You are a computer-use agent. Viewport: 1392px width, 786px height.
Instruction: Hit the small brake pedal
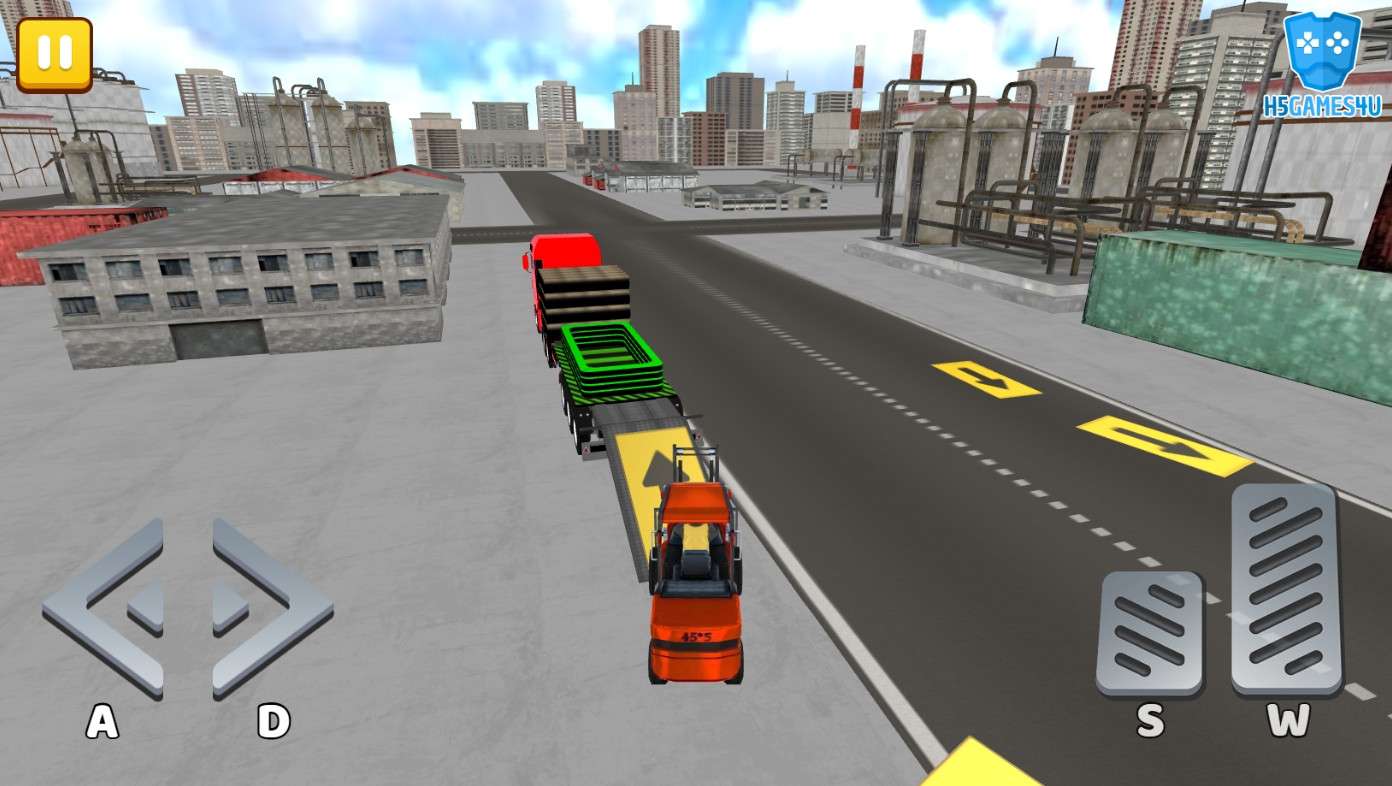(x=1149, y=634)
